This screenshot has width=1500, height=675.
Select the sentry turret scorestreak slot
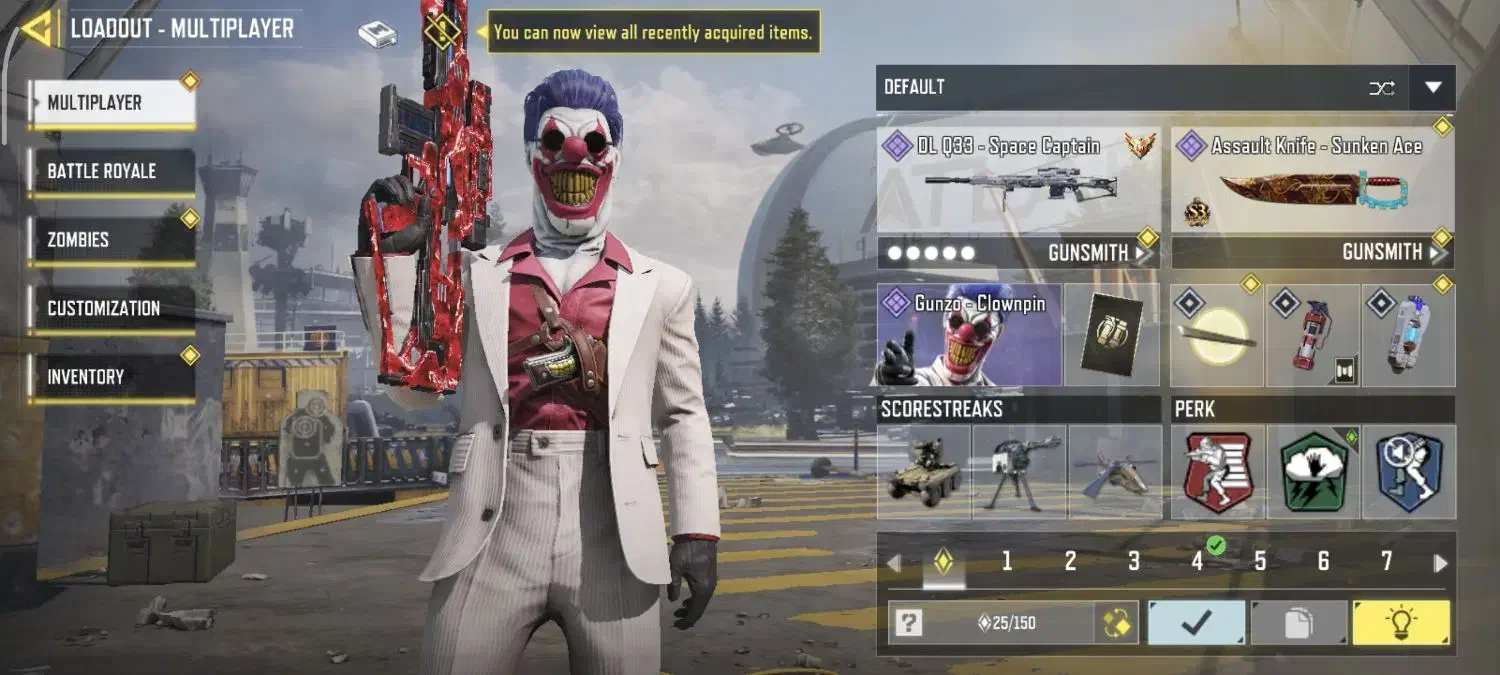pyautogui.click(x=1018, y=472)
